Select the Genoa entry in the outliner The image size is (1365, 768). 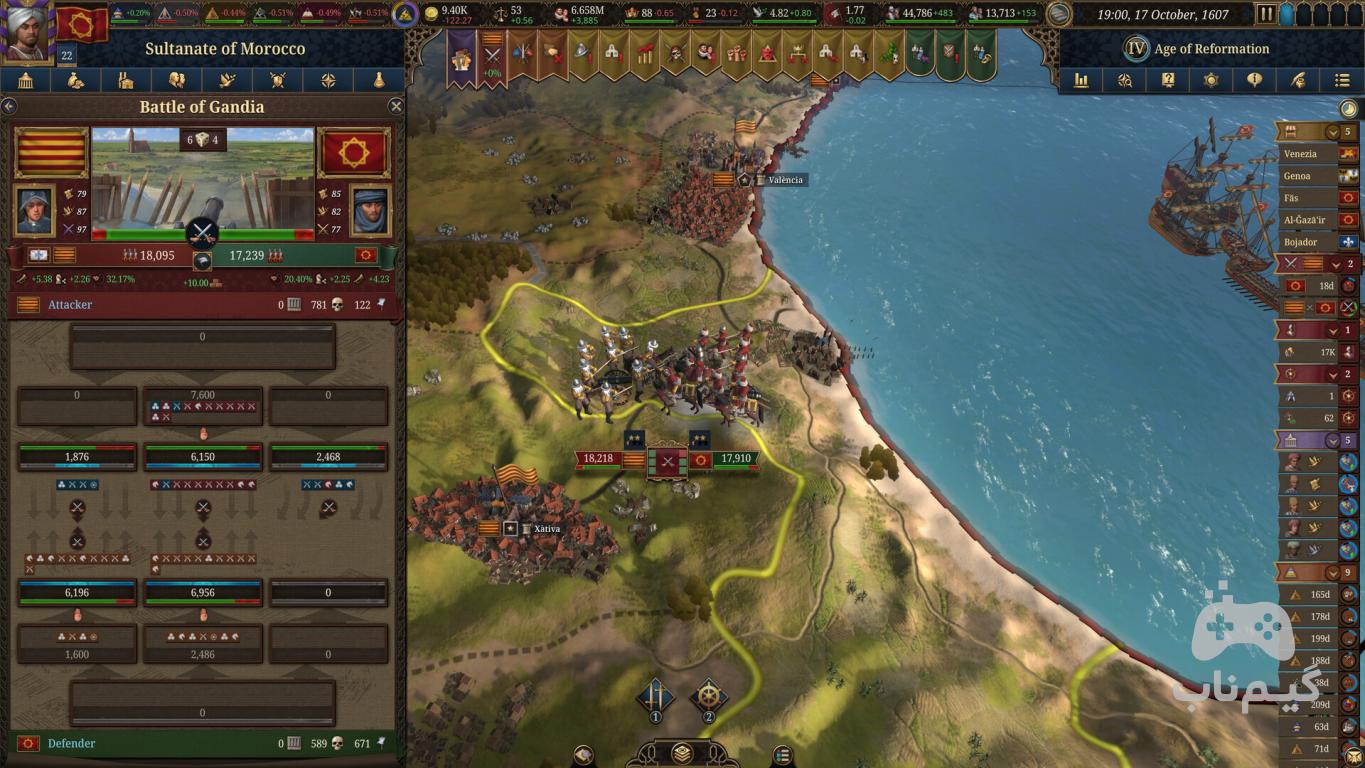click(1297, 176)
